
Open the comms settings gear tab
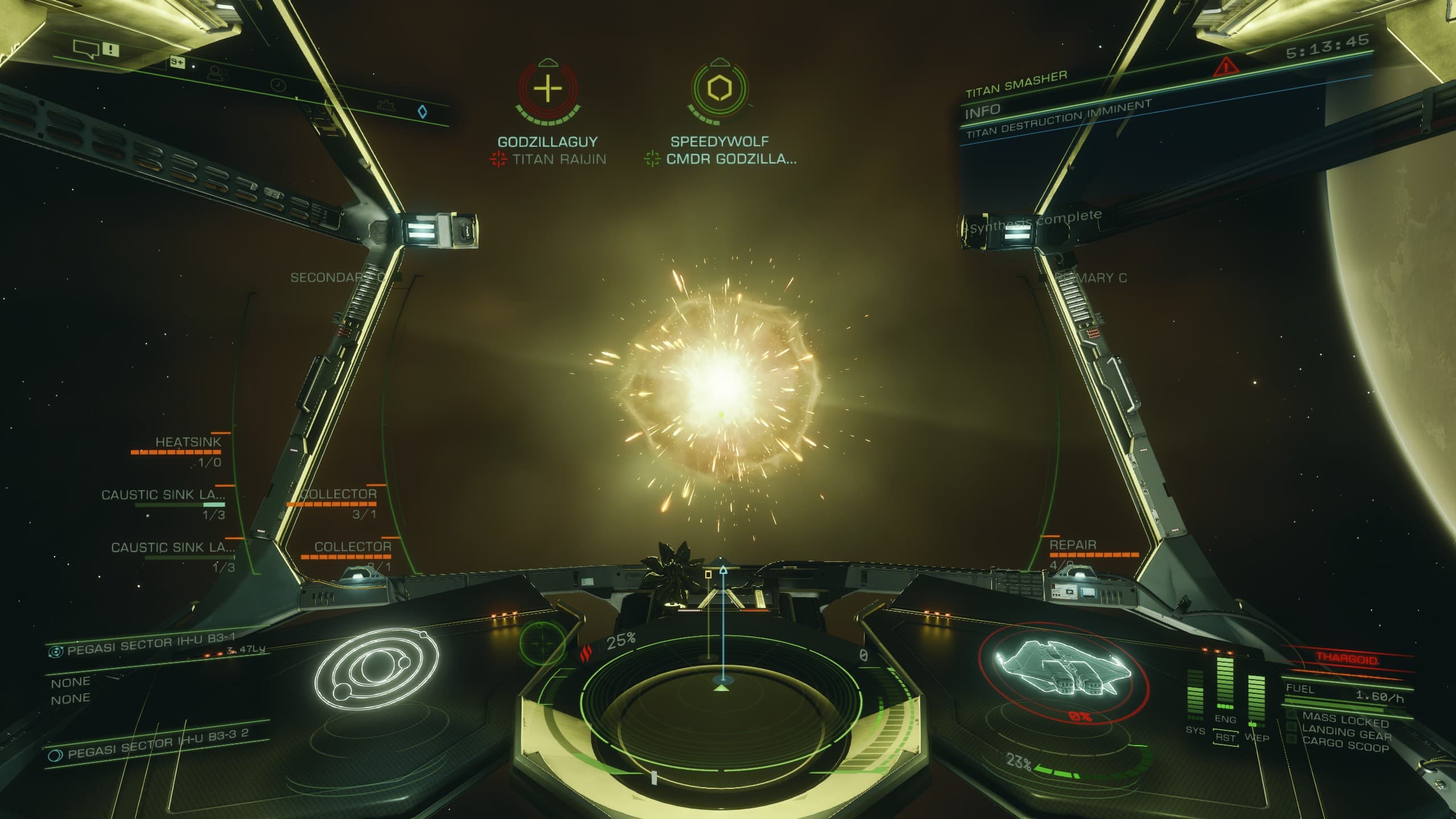coord(386,105)
